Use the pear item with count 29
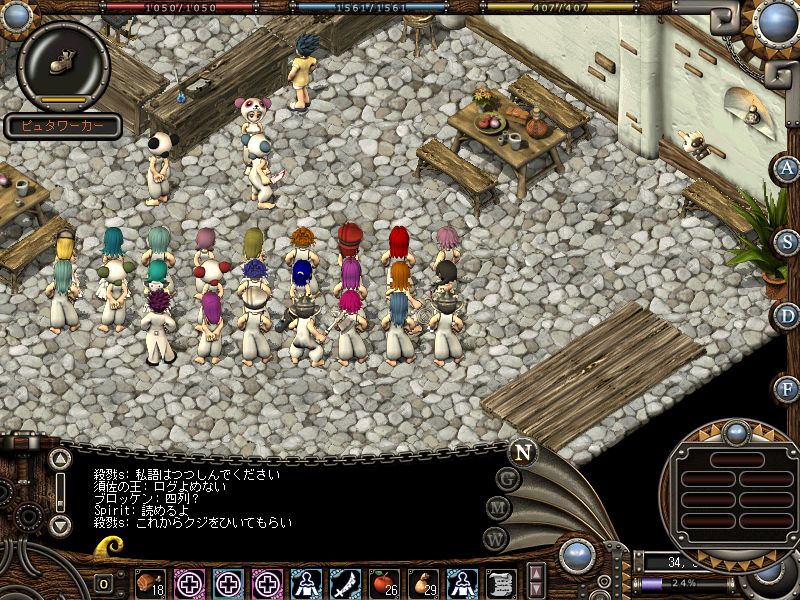This screenshot has height=600, width=800. coord(424,582)
